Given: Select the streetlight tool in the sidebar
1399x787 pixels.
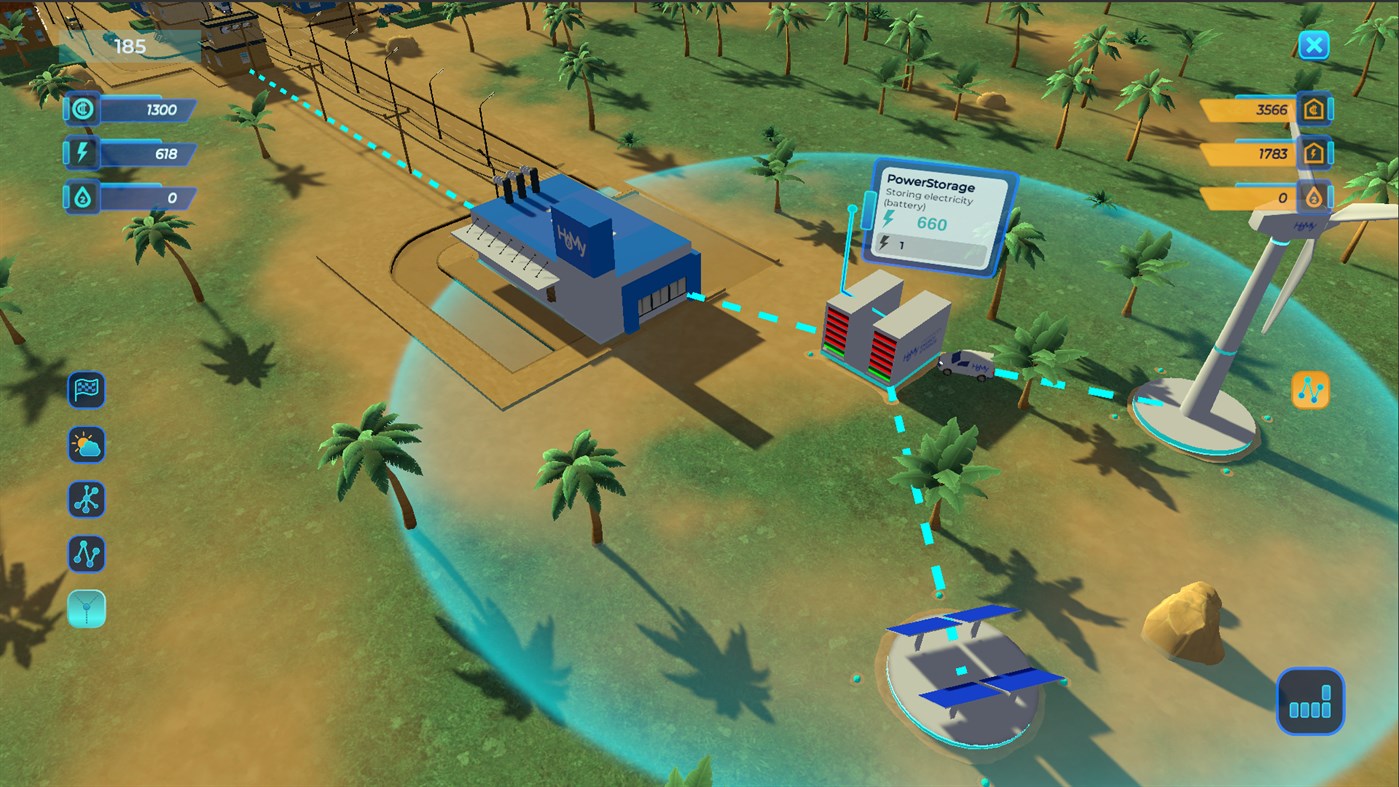Looking at the screenshot, I should 85,610.
